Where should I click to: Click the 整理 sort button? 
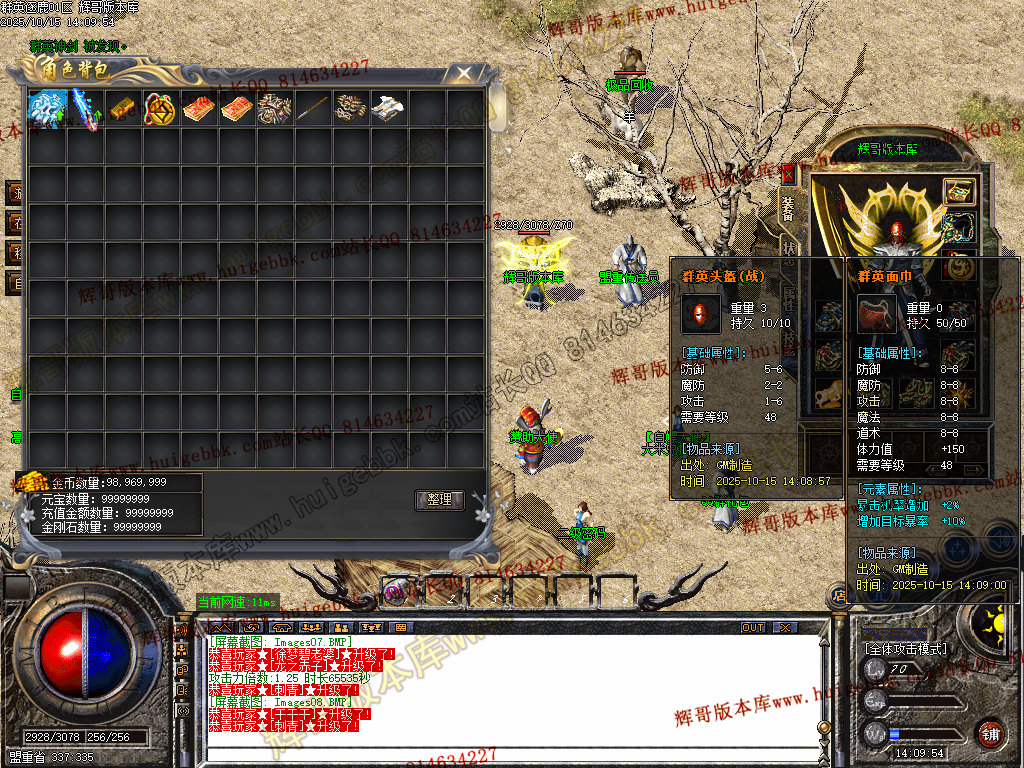point(440,500)
